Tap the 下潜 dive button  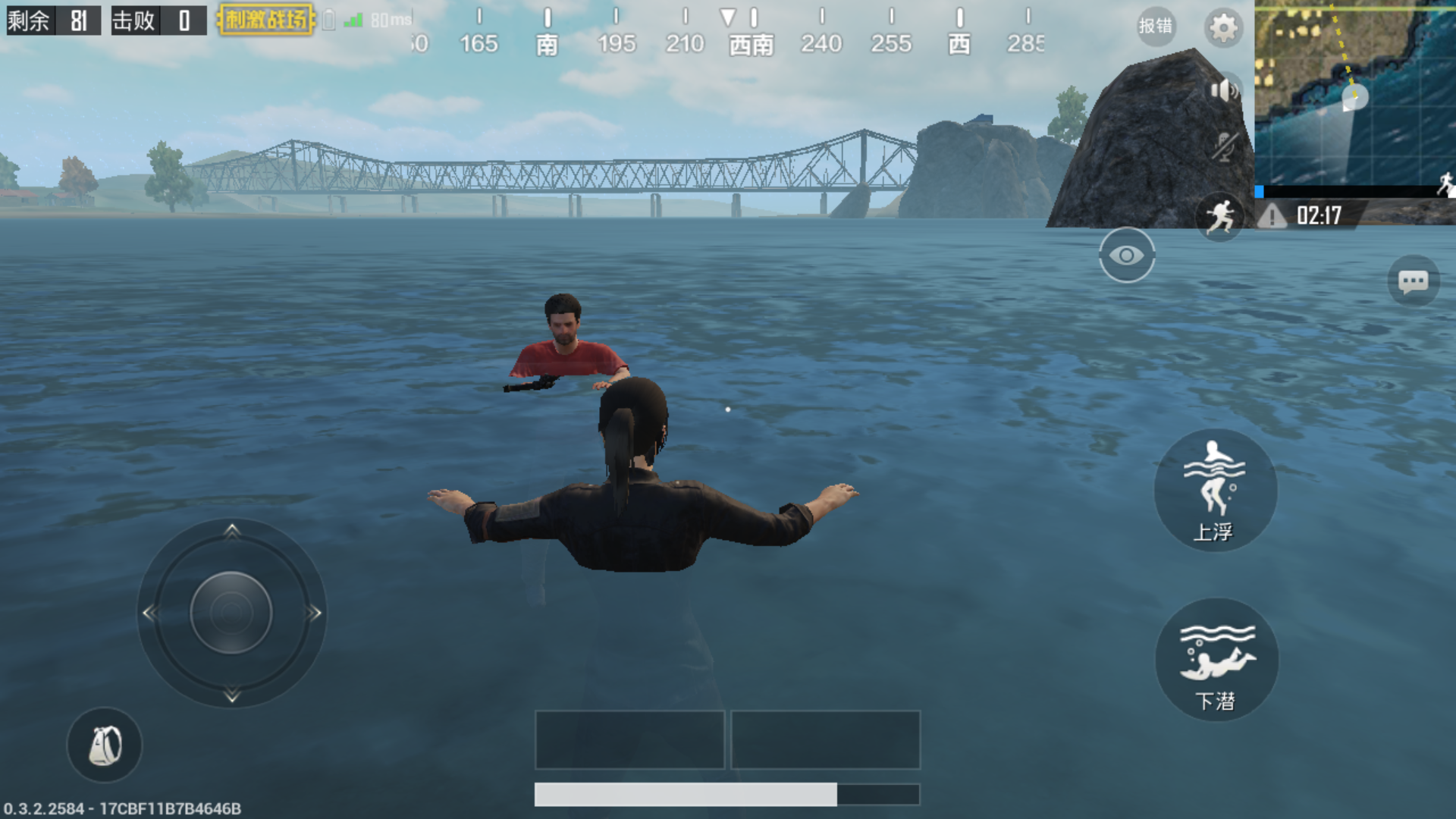click(x=1216, y=660)
